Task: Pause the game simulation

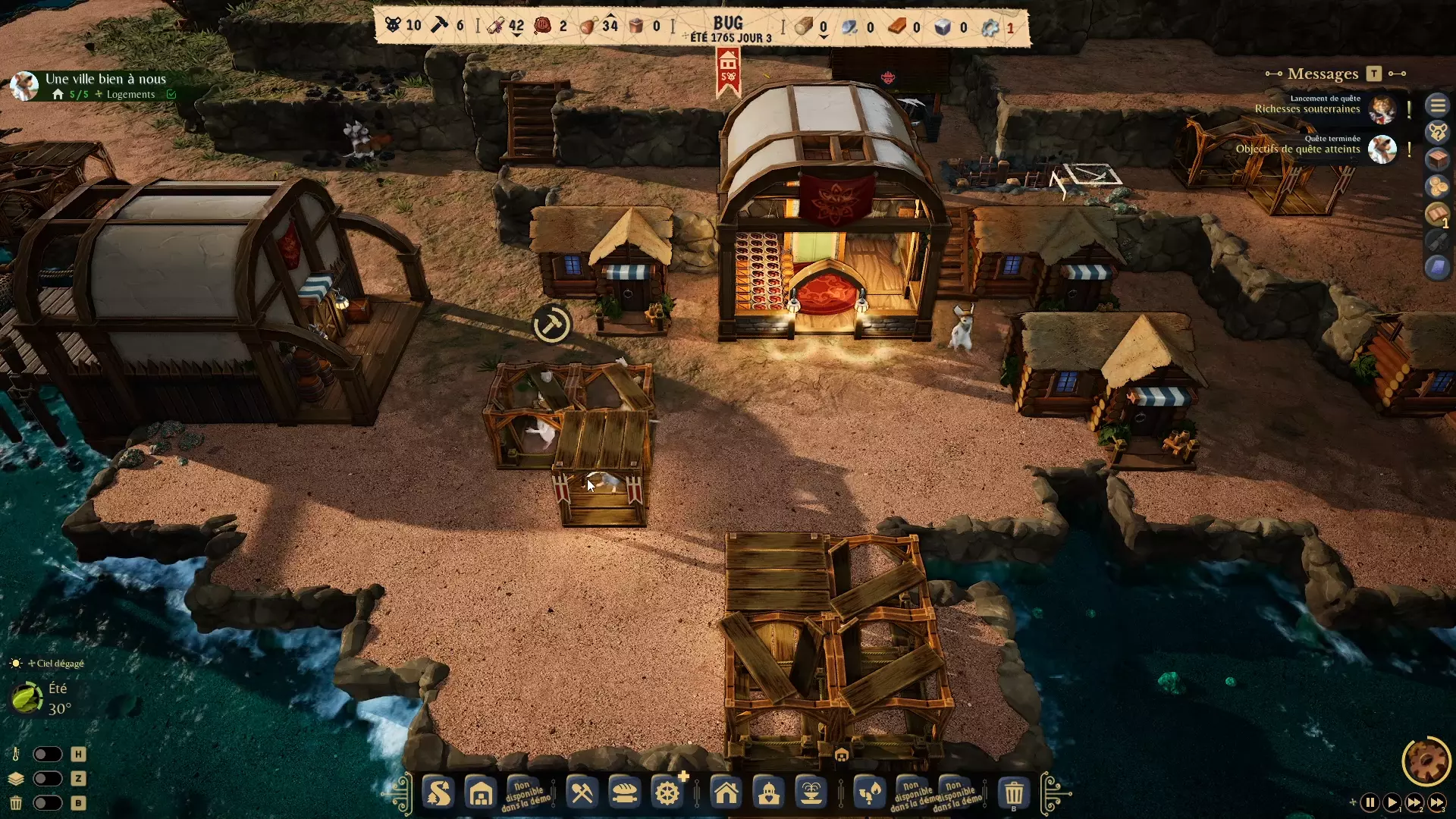Action: (x=1370, y=803)
